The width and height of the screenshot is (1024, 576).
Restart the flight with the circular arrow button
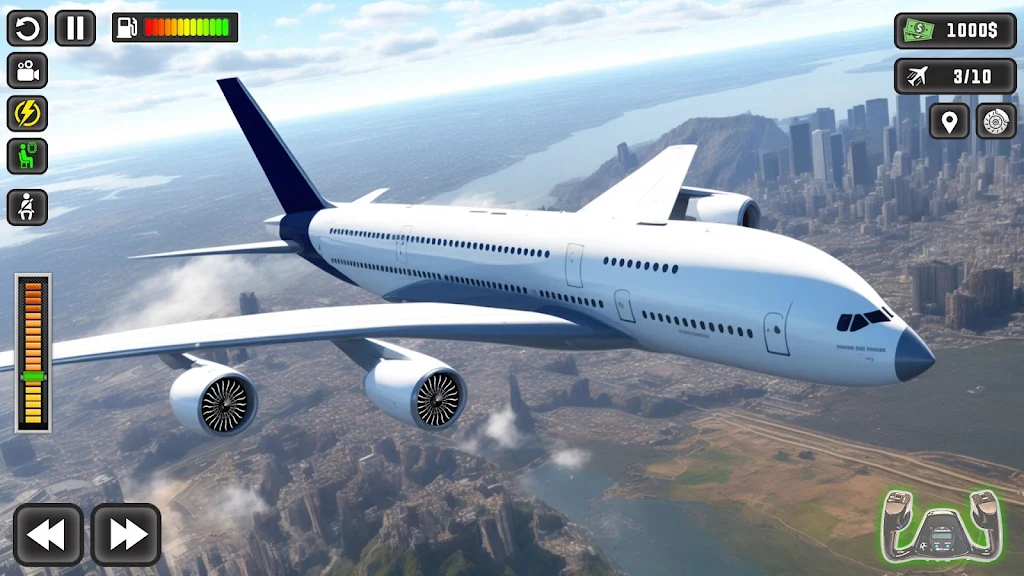(27, 28)
